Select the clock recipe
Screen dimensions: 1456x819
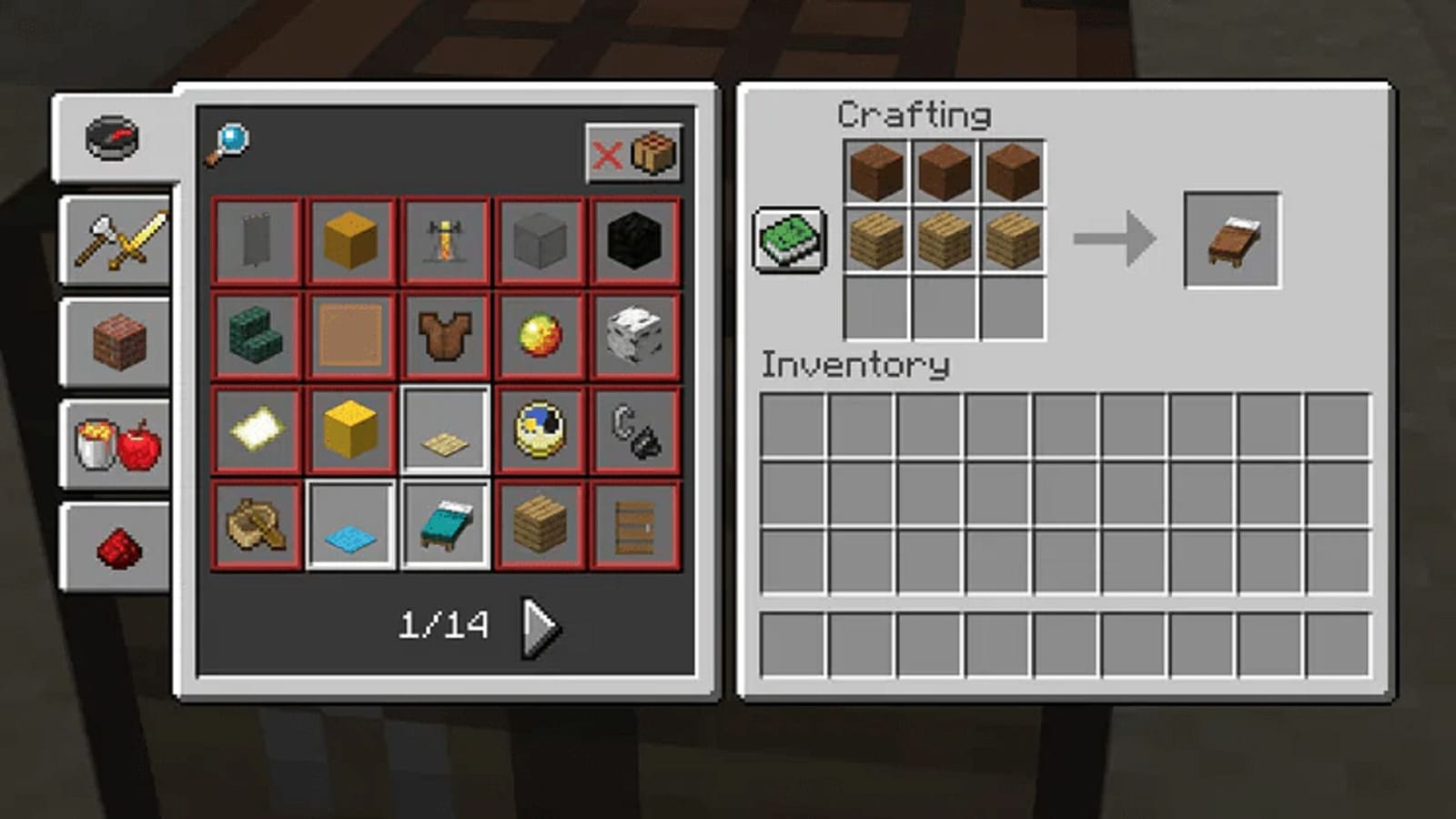coord(541,432)
